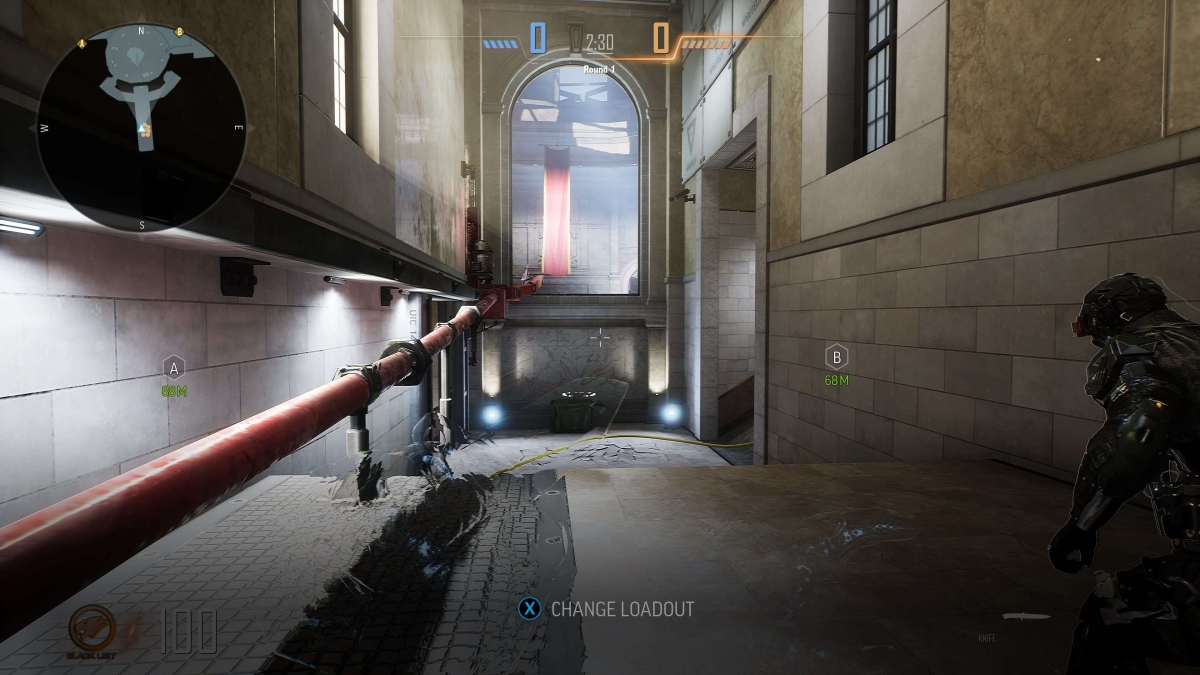Image resolution: width=1200 pixels, height=675 pixels.
Task: Click the Change Loadout prompt label
Action: click(x=622, y=608)
